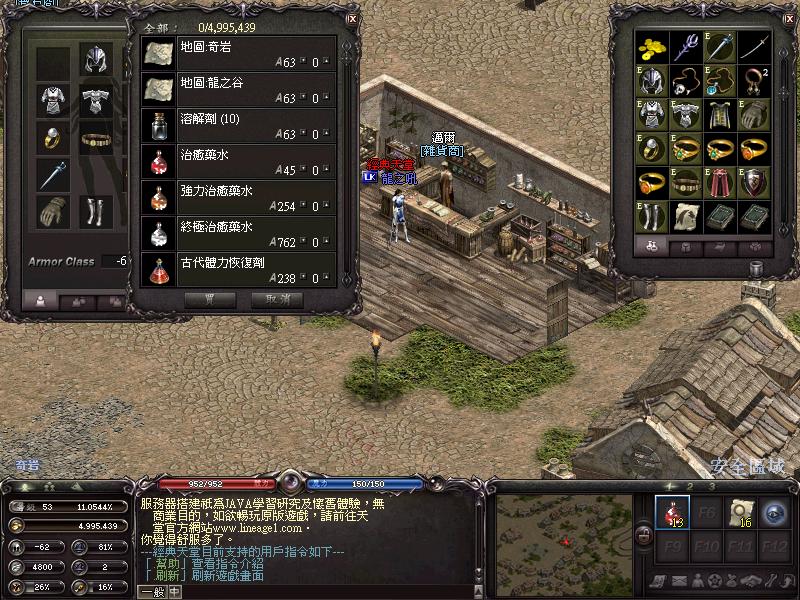The width and height of the screenshot is (800, 600).
Task: Click the trident staff in the inventory
Action: tap(686, 47)
